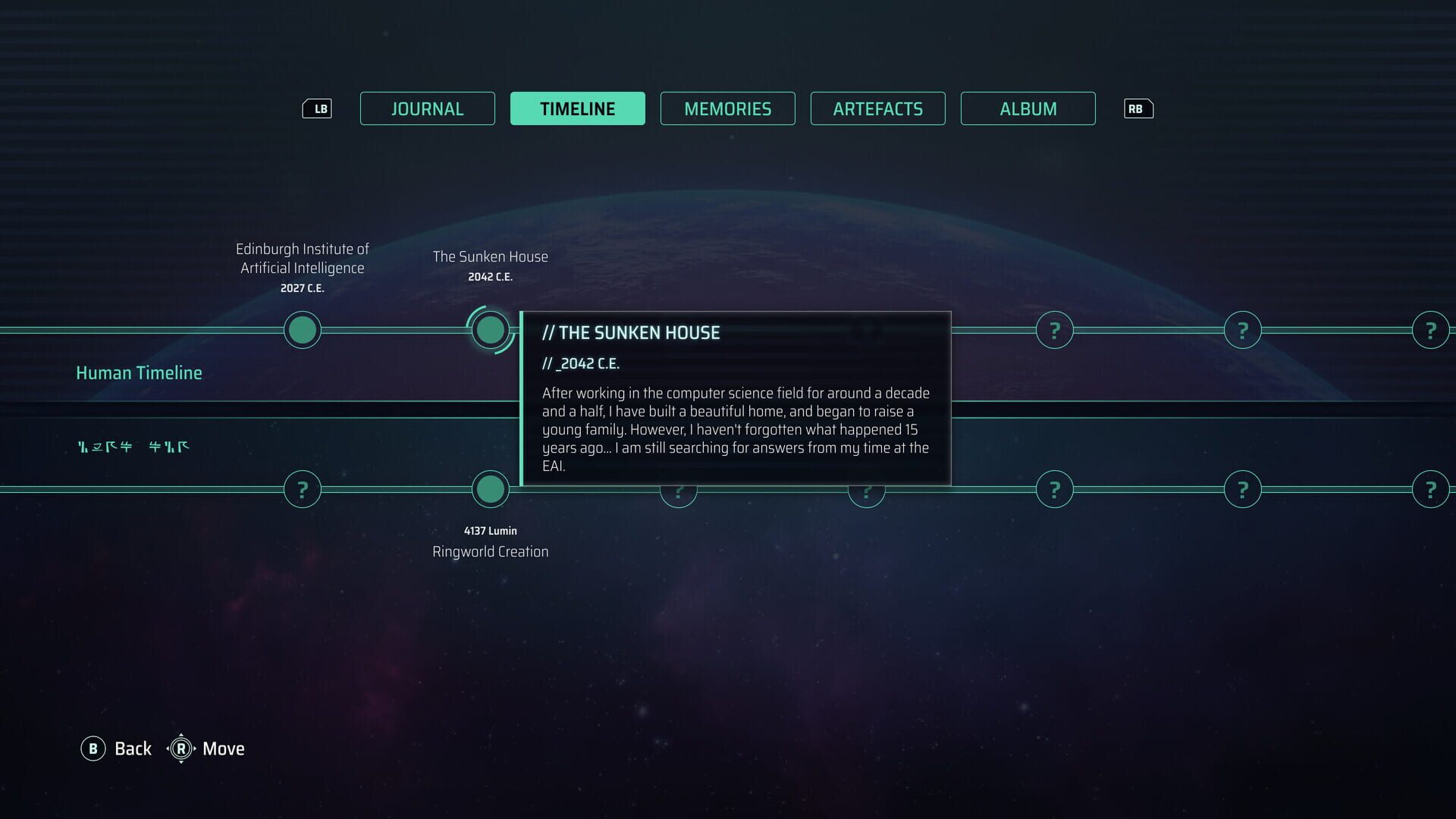Click the RB shoulder button icon

[x=1138, y=108]
